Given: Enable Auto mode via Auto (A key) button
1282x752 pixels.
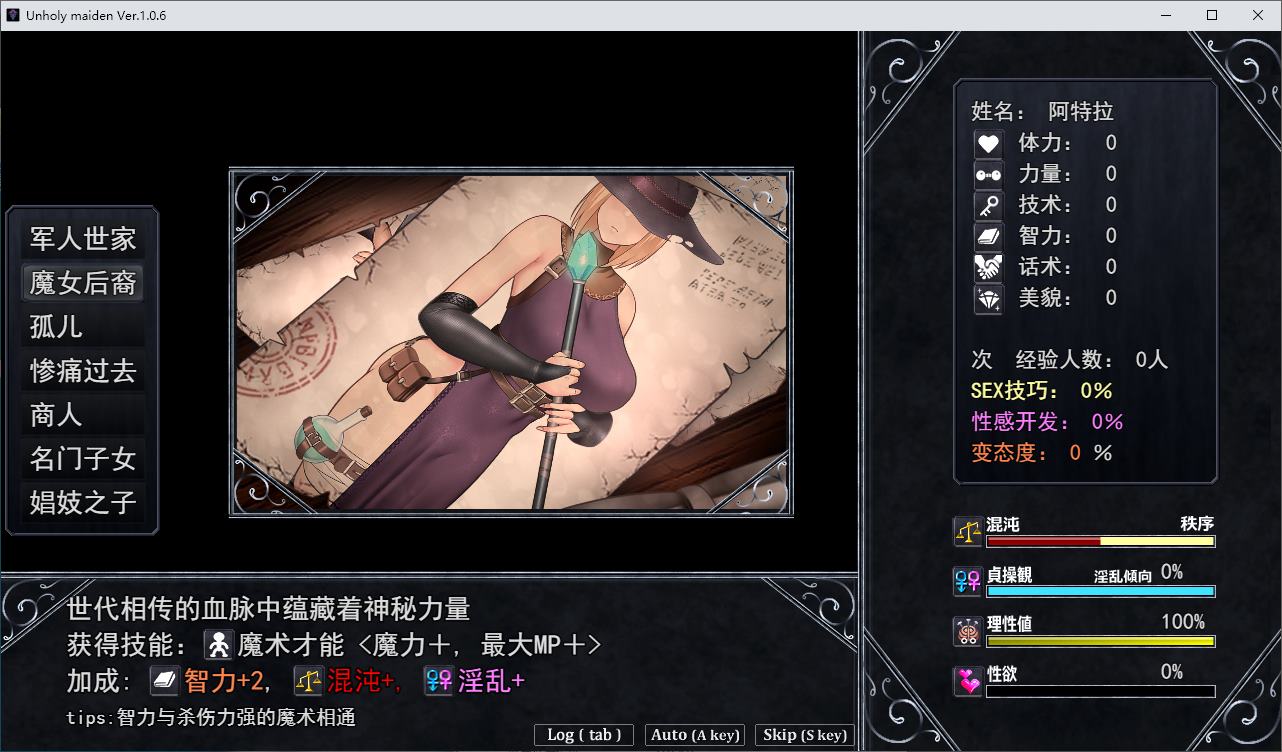Looking at the screenshot, I should 695,734.
